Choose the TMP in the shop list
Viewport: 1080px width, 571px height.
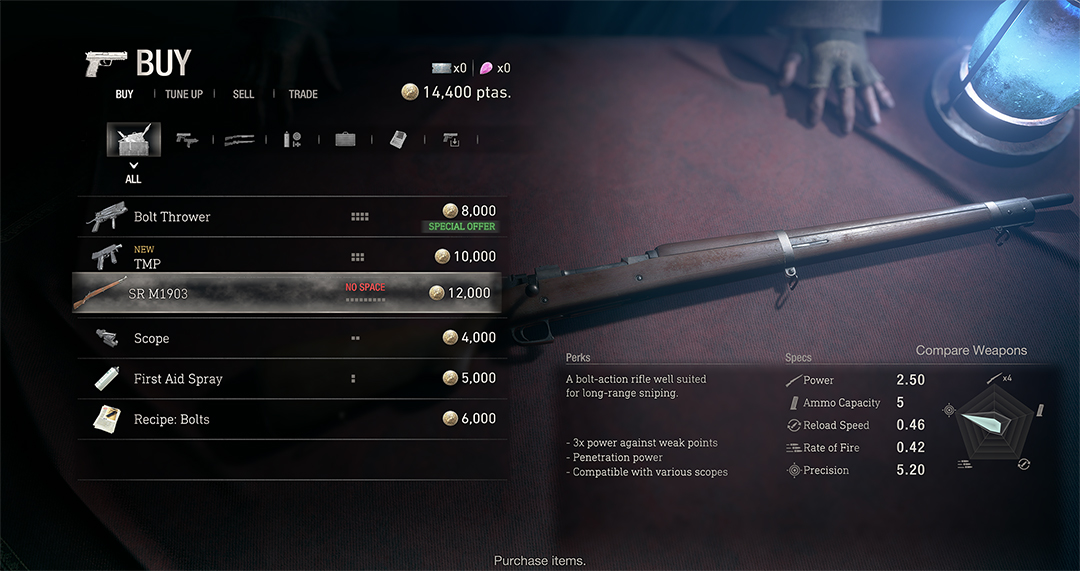click(x=292, y=257)
